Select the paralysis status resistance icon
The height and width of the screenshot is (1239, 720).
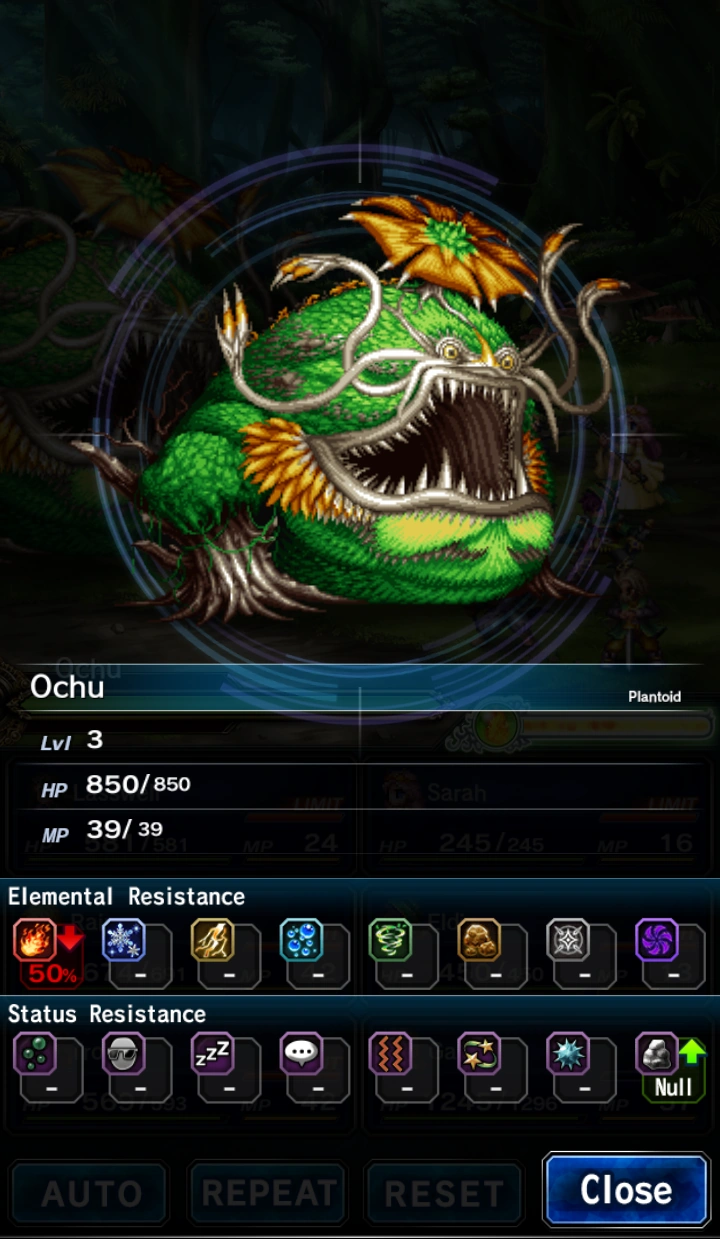click(x=390, y=1054)
